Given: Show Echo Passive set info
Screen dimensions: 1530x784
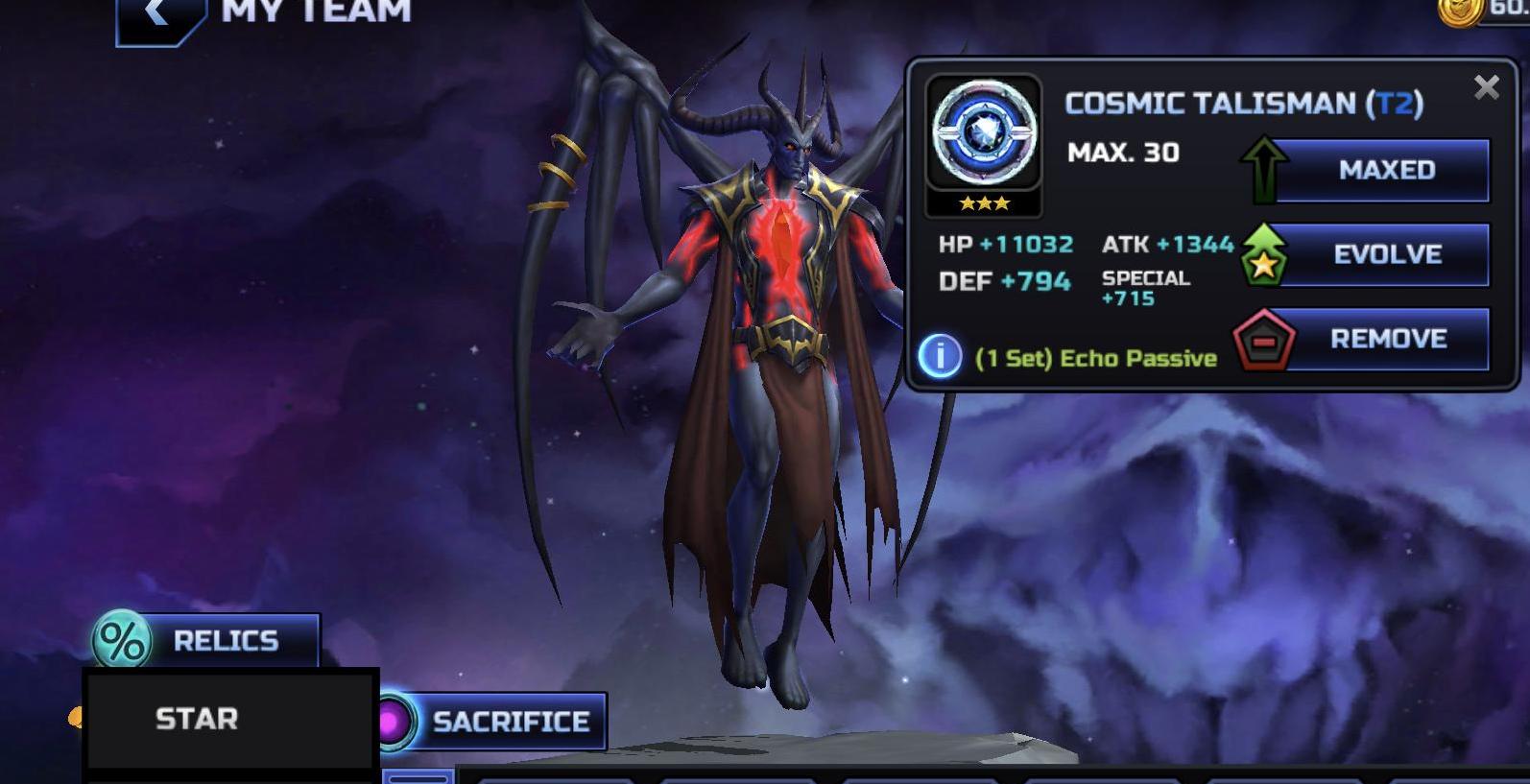Looking at the screenshot, I should point(940,356).
